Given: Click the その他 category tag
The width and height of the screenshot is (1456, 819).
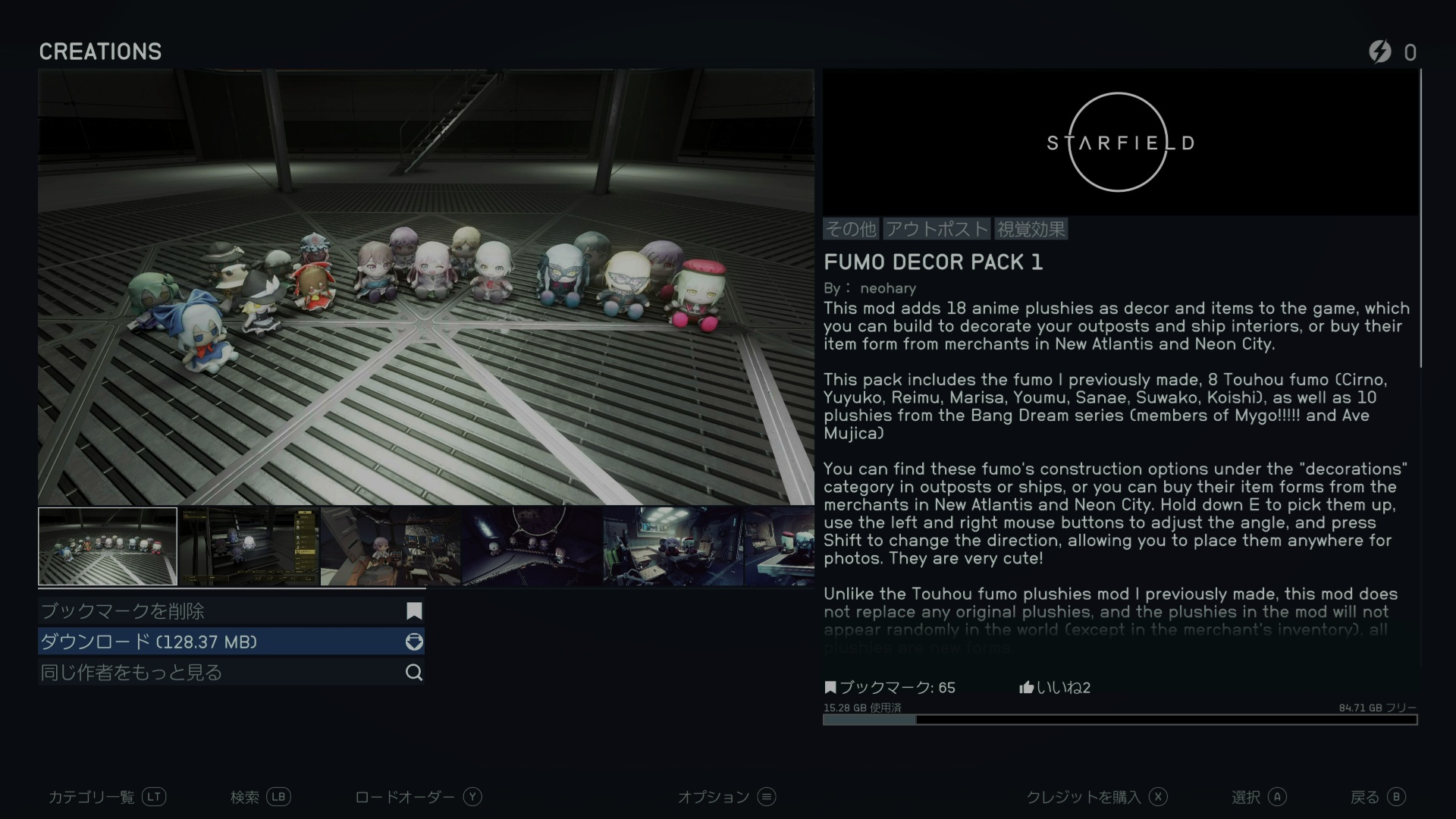Looking at the screenshot, I should point(851,229).
